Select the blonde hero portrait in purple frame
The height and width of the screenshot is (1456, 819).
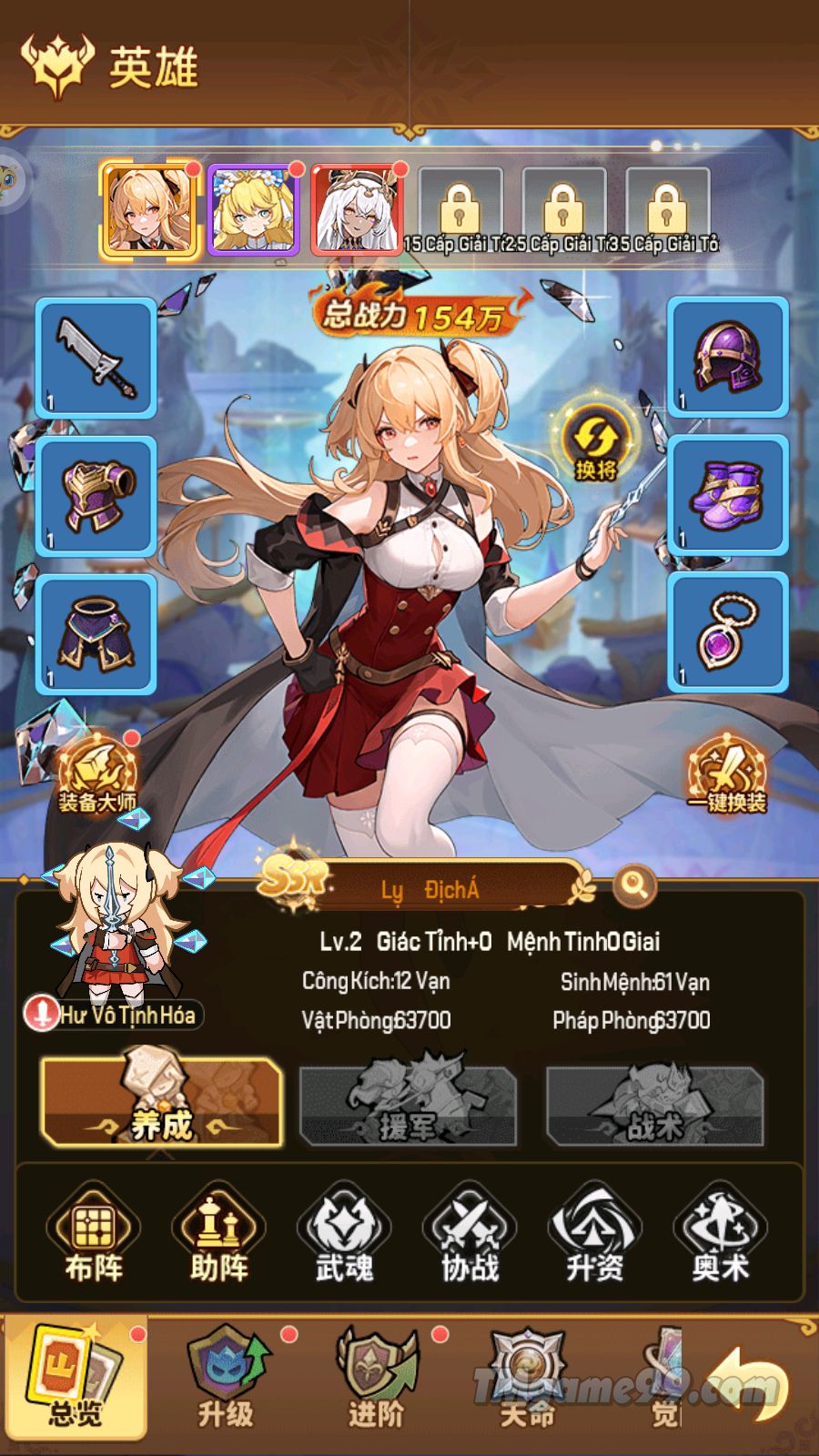tap(254, 209)
